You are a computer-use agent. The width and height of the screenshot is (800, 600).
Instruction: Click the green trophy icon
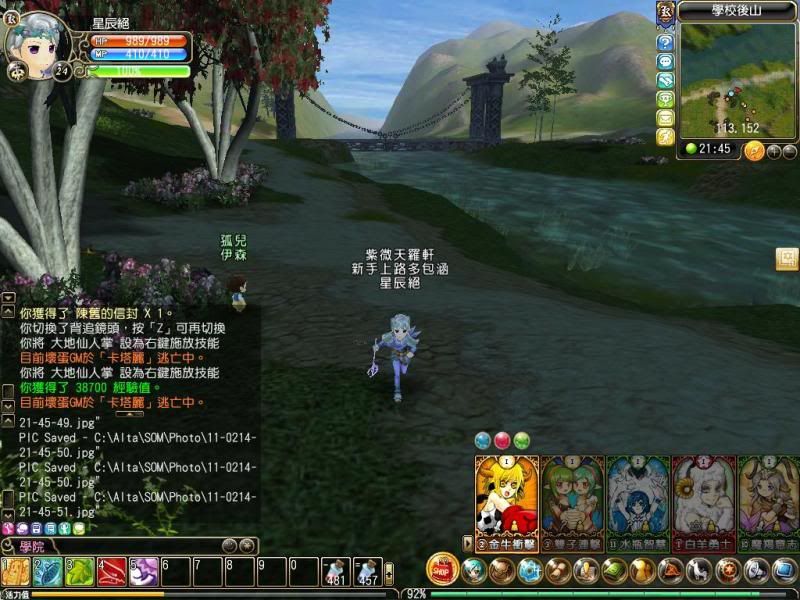click(x=665, y=99)
